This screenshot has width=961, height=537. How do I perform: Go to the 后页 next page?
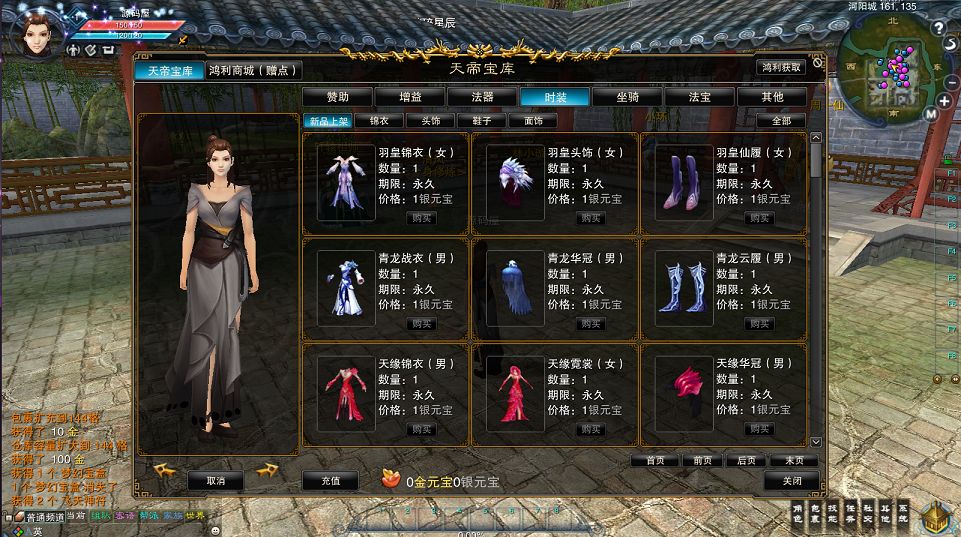click(x=746, y=461)
